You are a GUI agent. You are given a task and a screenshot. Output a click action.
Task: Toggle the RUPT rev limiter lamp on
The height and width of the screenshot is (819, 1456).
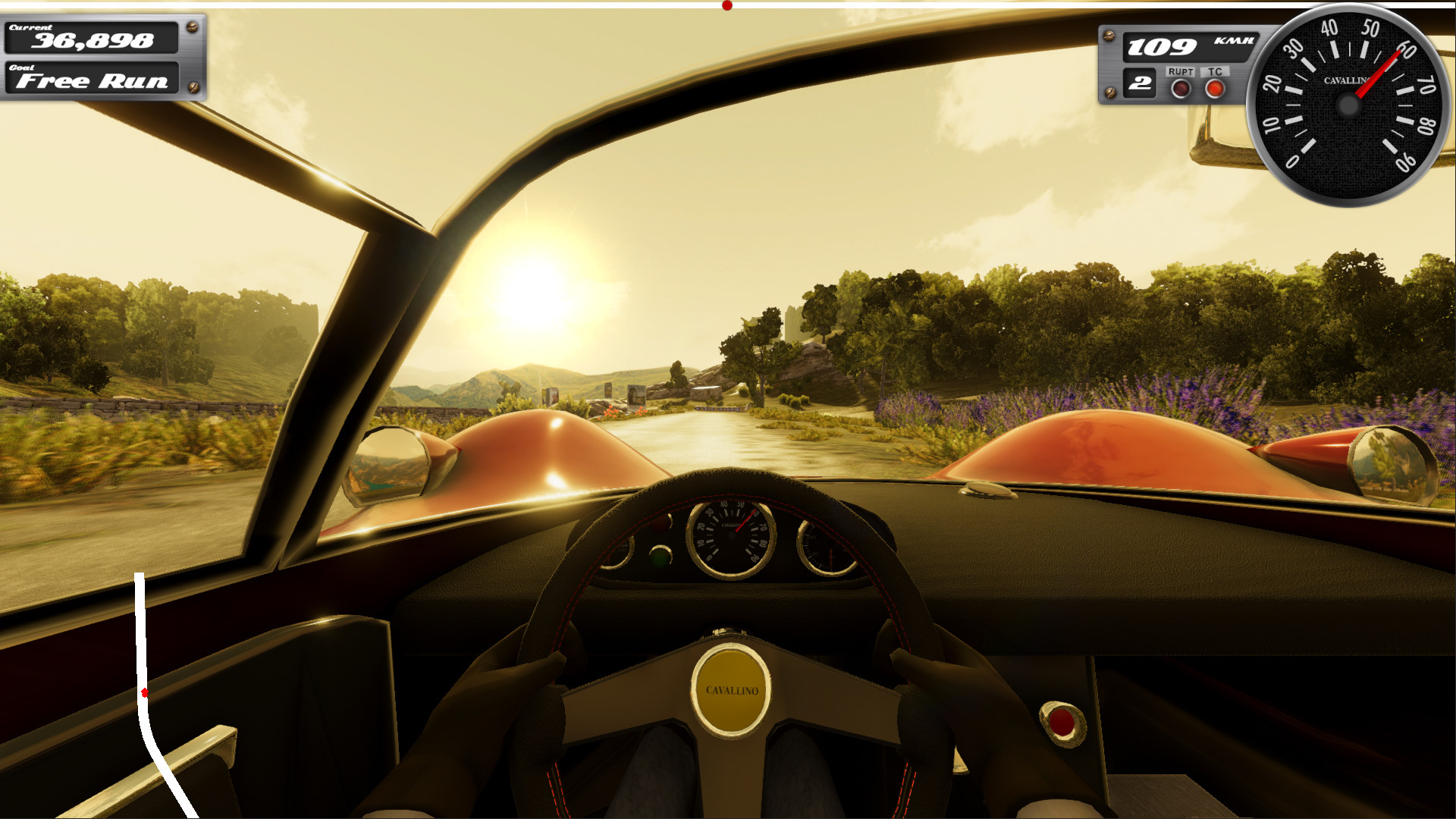1181,89
